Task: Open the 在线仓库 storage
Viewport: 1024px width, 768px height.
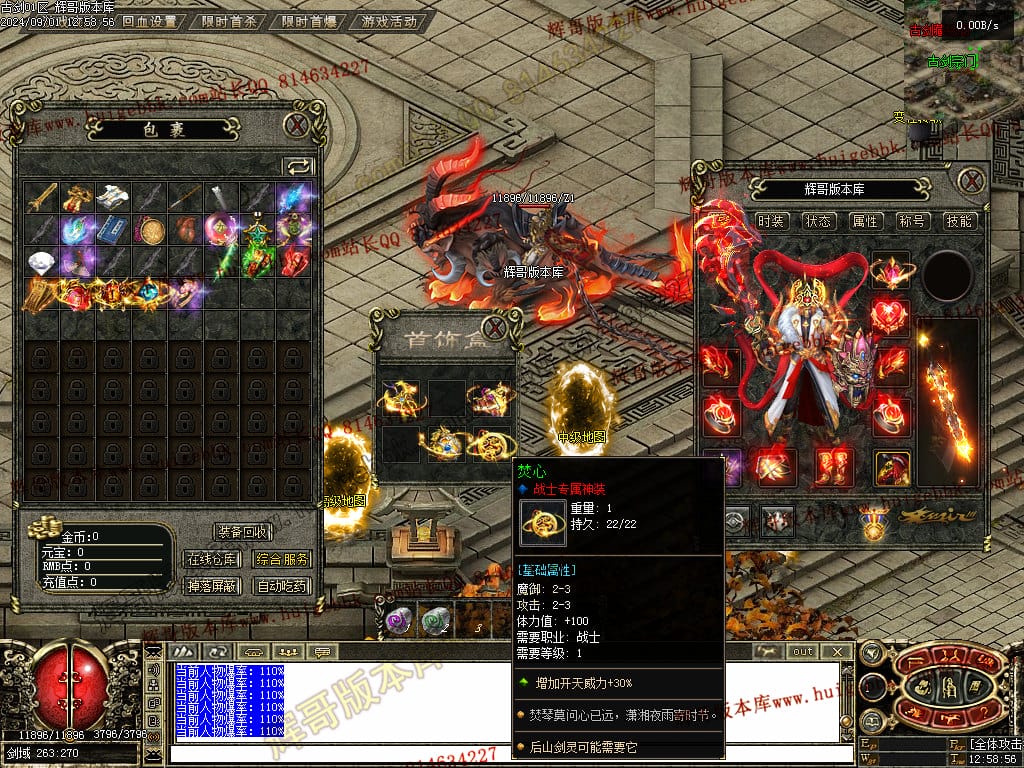Action: point(213,560)
